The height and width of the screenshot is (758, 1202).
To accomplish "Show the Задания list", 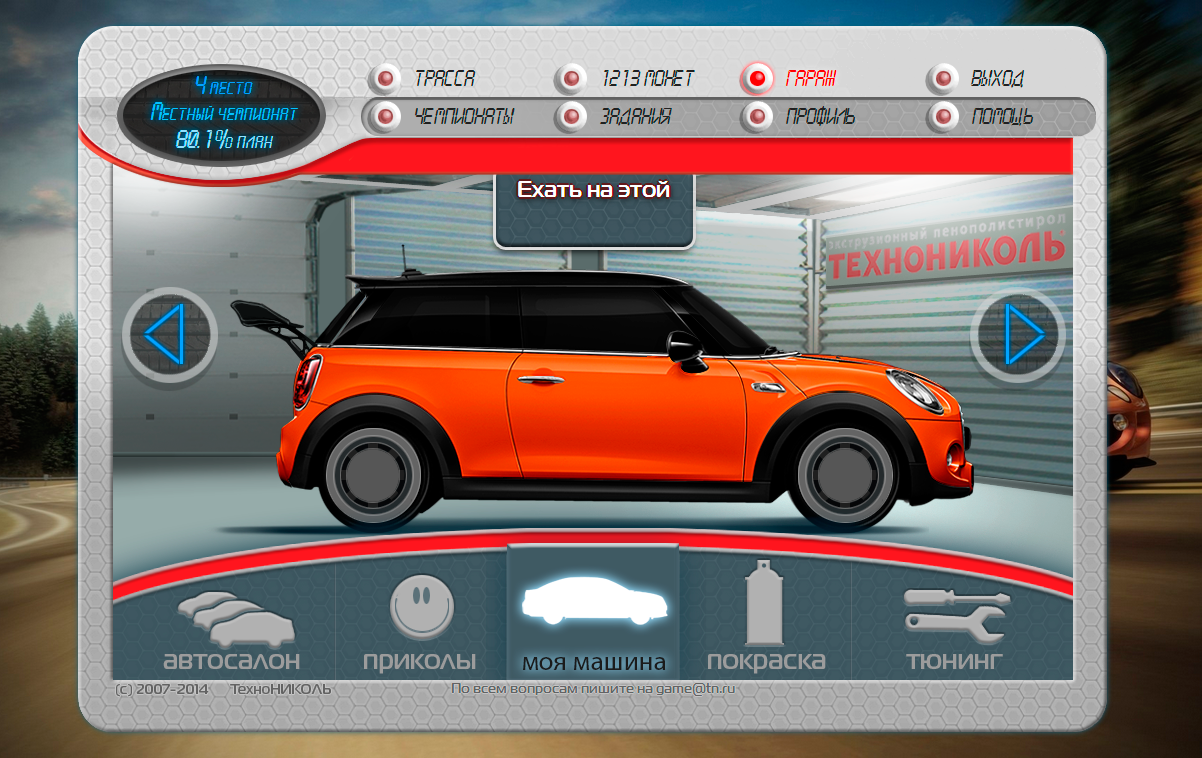I will tap(634, 117).
